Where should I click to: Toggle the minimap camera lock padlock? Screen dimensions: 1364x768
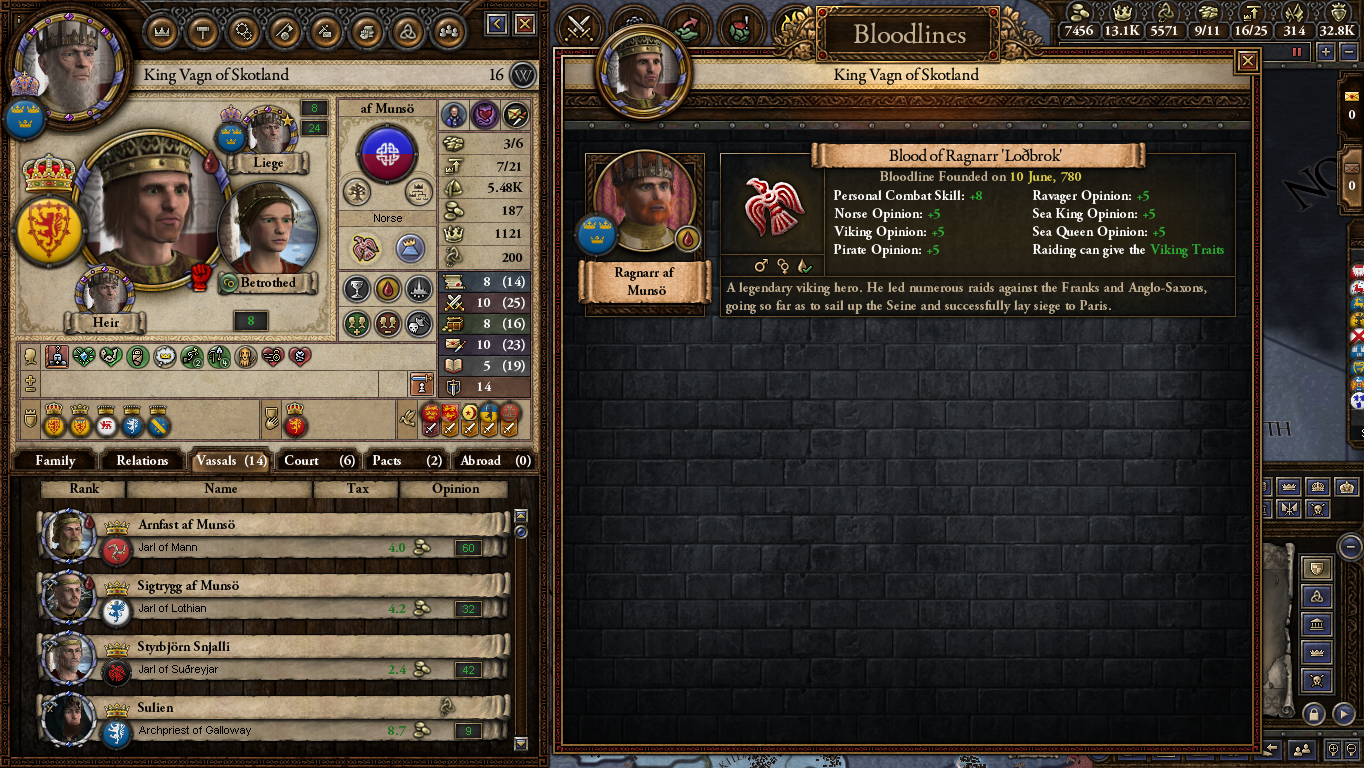coord(1314,712)
